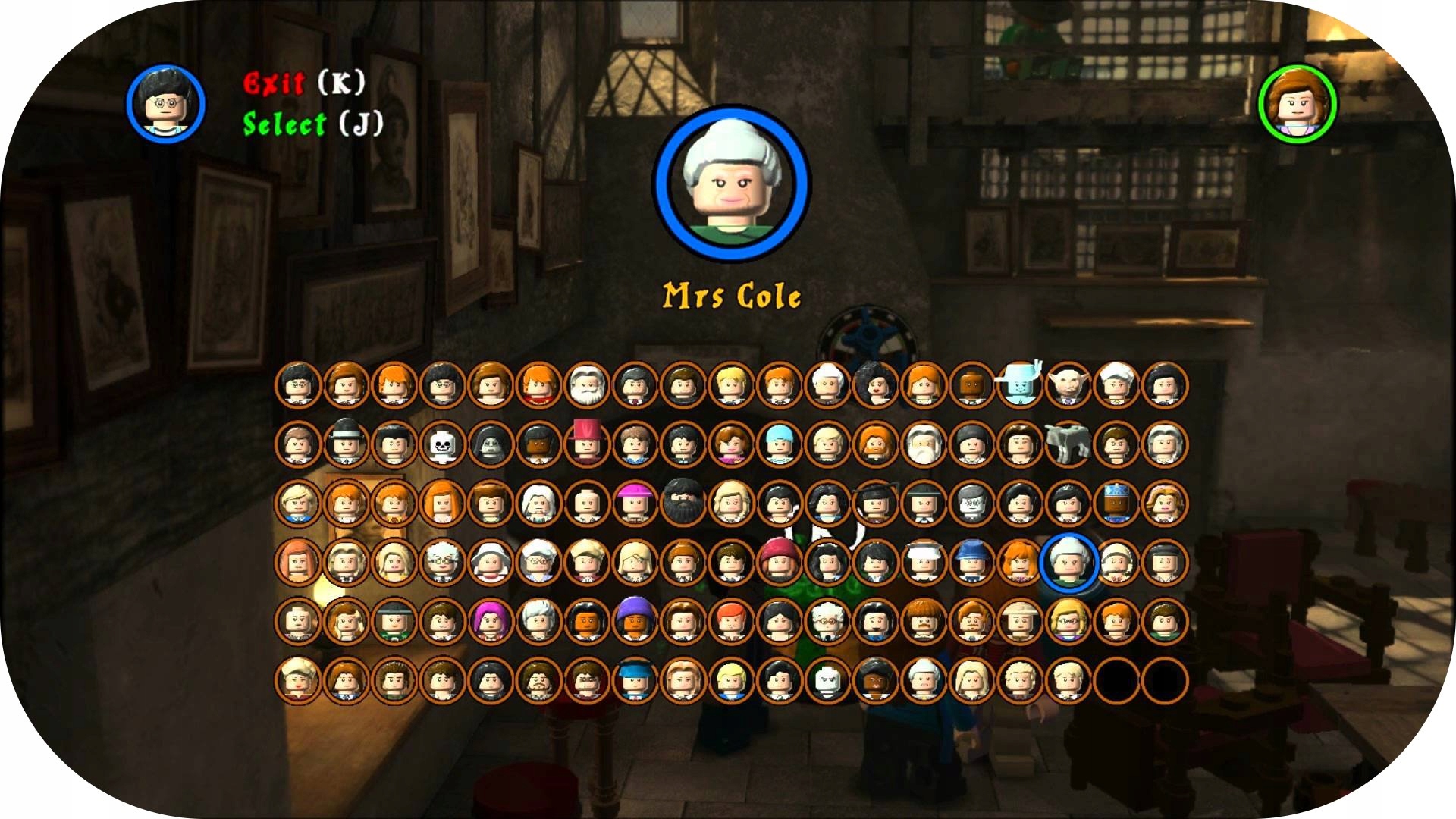Select the character with blue patterned fez
1456x819 pixels.
(x=1116, y=503)
